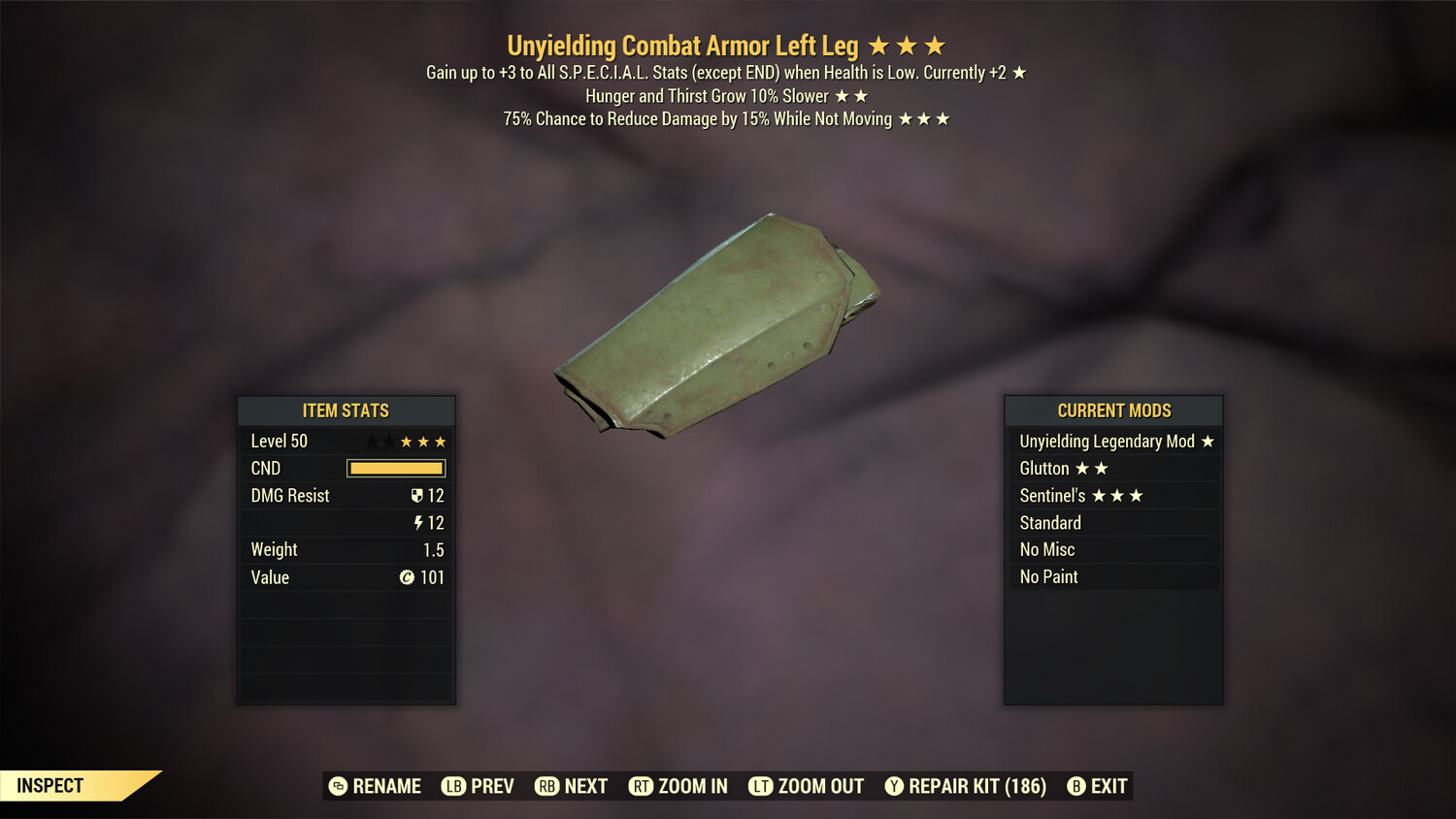The width and height of the screenshot is (1456, 819).
Task: Click the Y Repair Kit button icon
Action: pyautogui.click(x=894, y=787)
